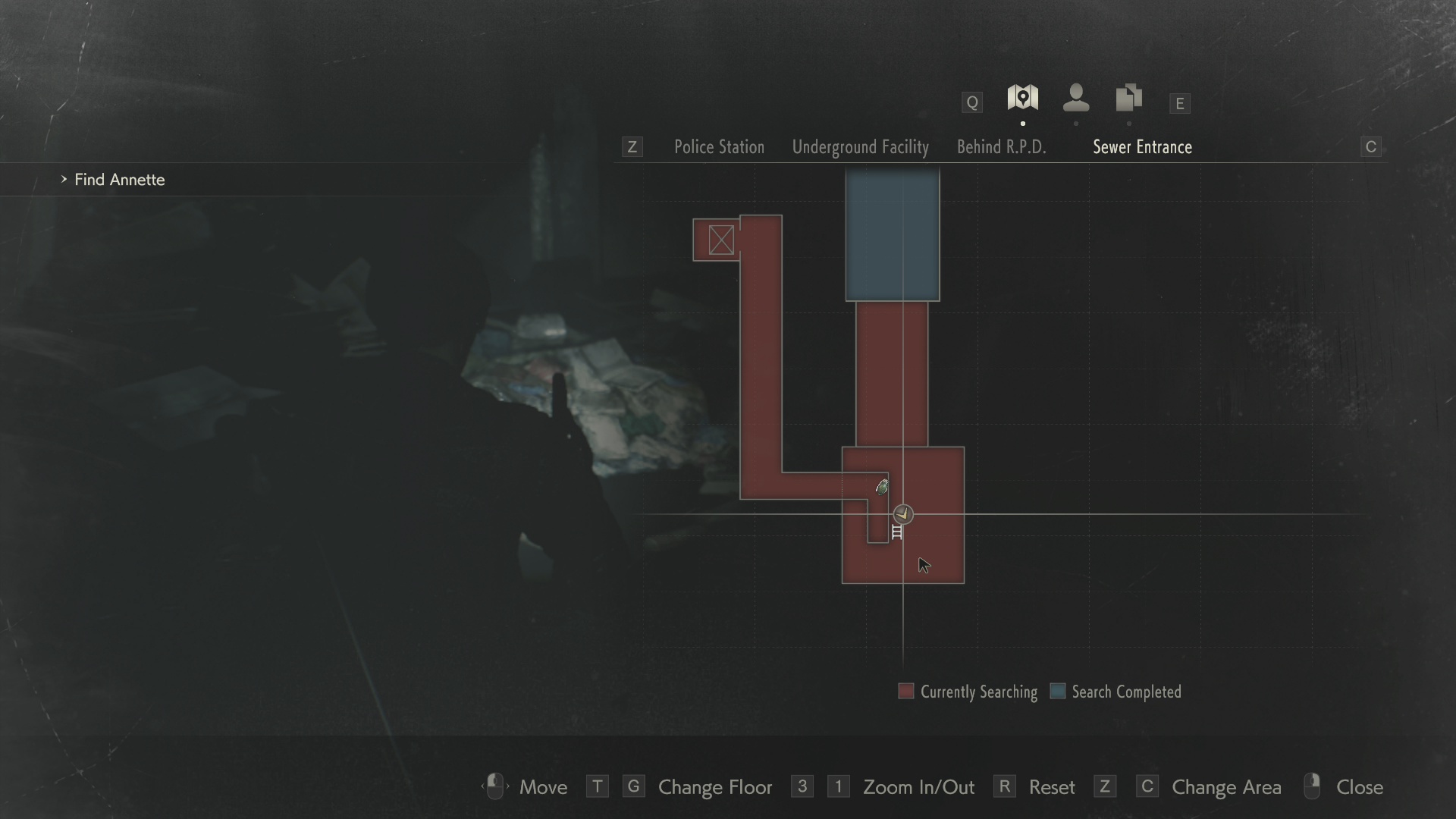This screenshot has width=1456, height=819.
Task: Select the blue search-completed room on map
Action: (x=893, y=235)
